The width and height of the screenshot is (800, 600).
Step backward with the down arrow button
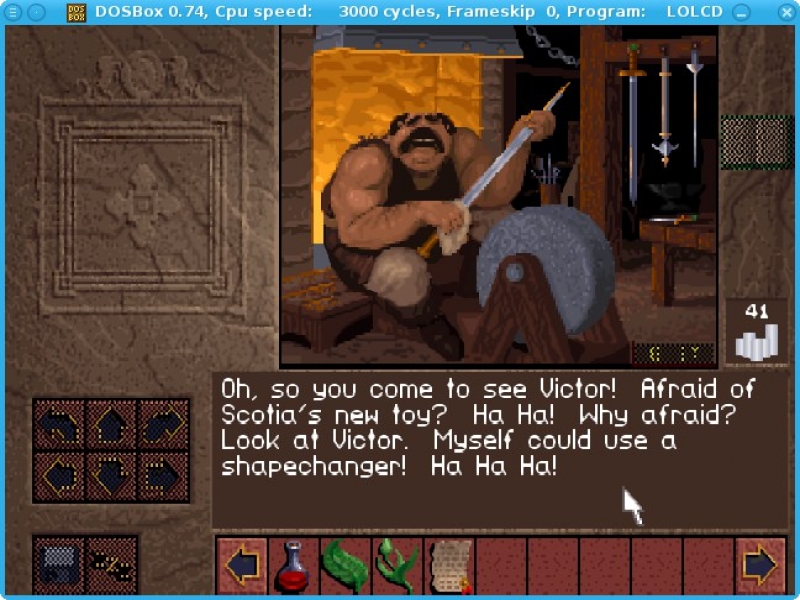coord(111,476)
